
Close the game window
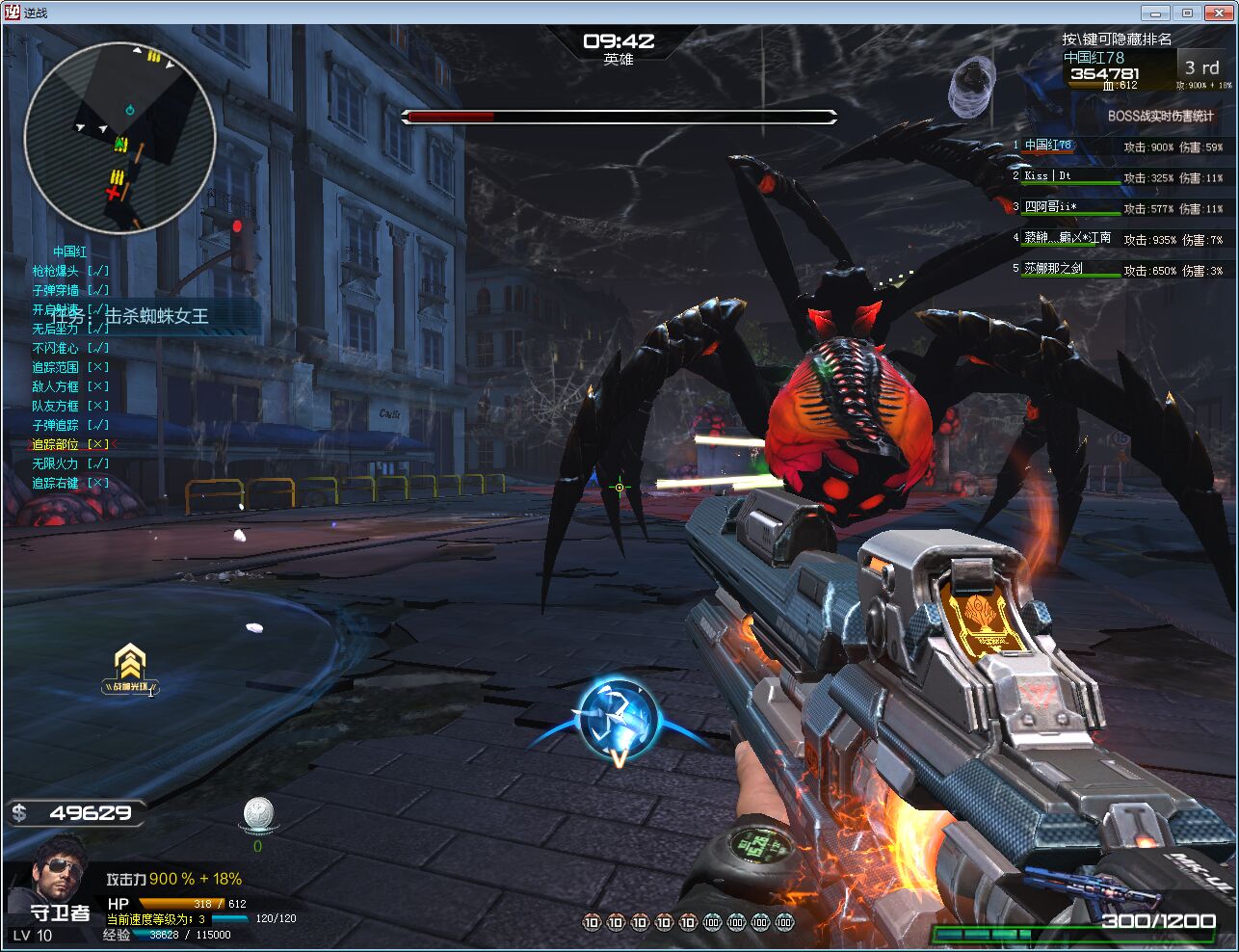click(x=1217, y=13)
